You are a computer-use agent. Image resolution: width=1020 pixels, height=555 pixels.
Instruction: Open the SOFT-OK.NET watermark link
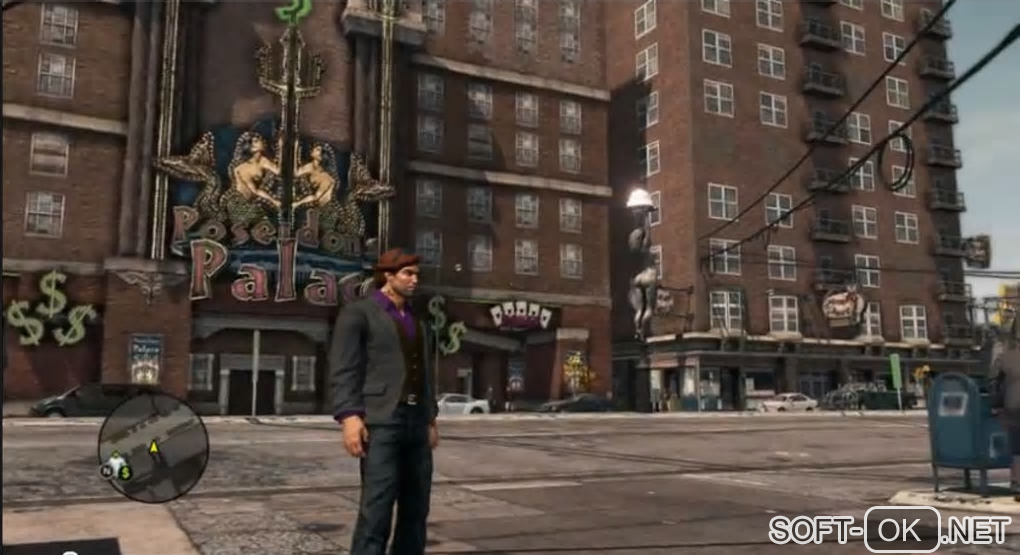(x=892, y=529)
